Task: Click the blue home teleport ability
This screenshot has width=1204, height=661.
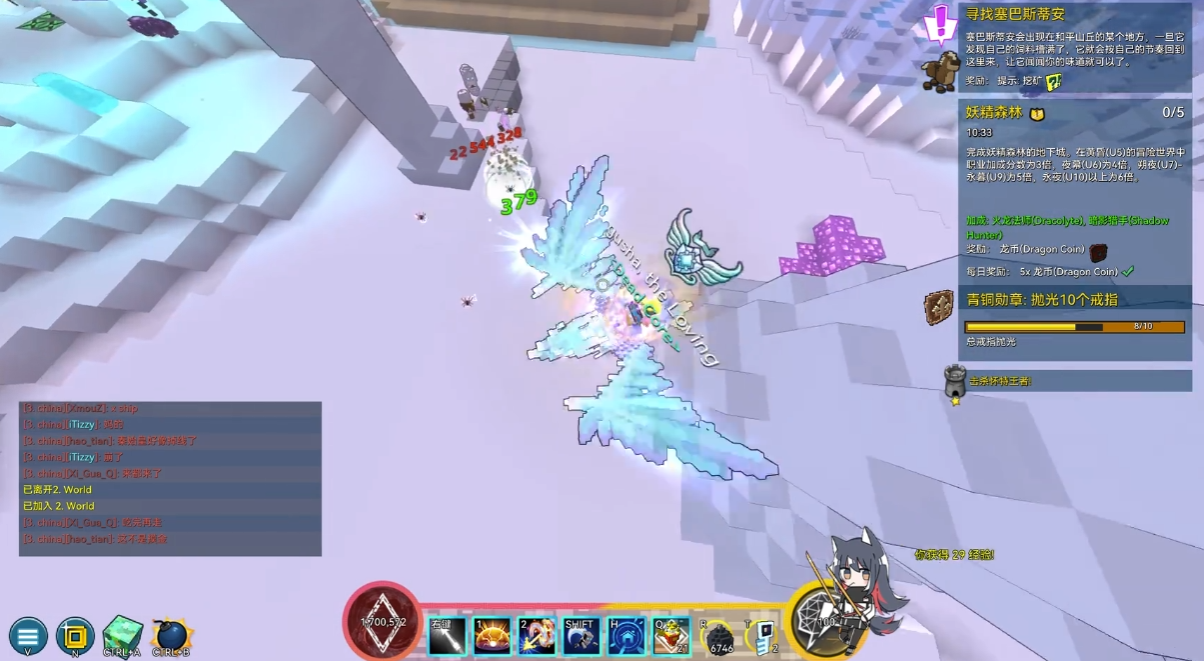Action: tap(626, 636)
